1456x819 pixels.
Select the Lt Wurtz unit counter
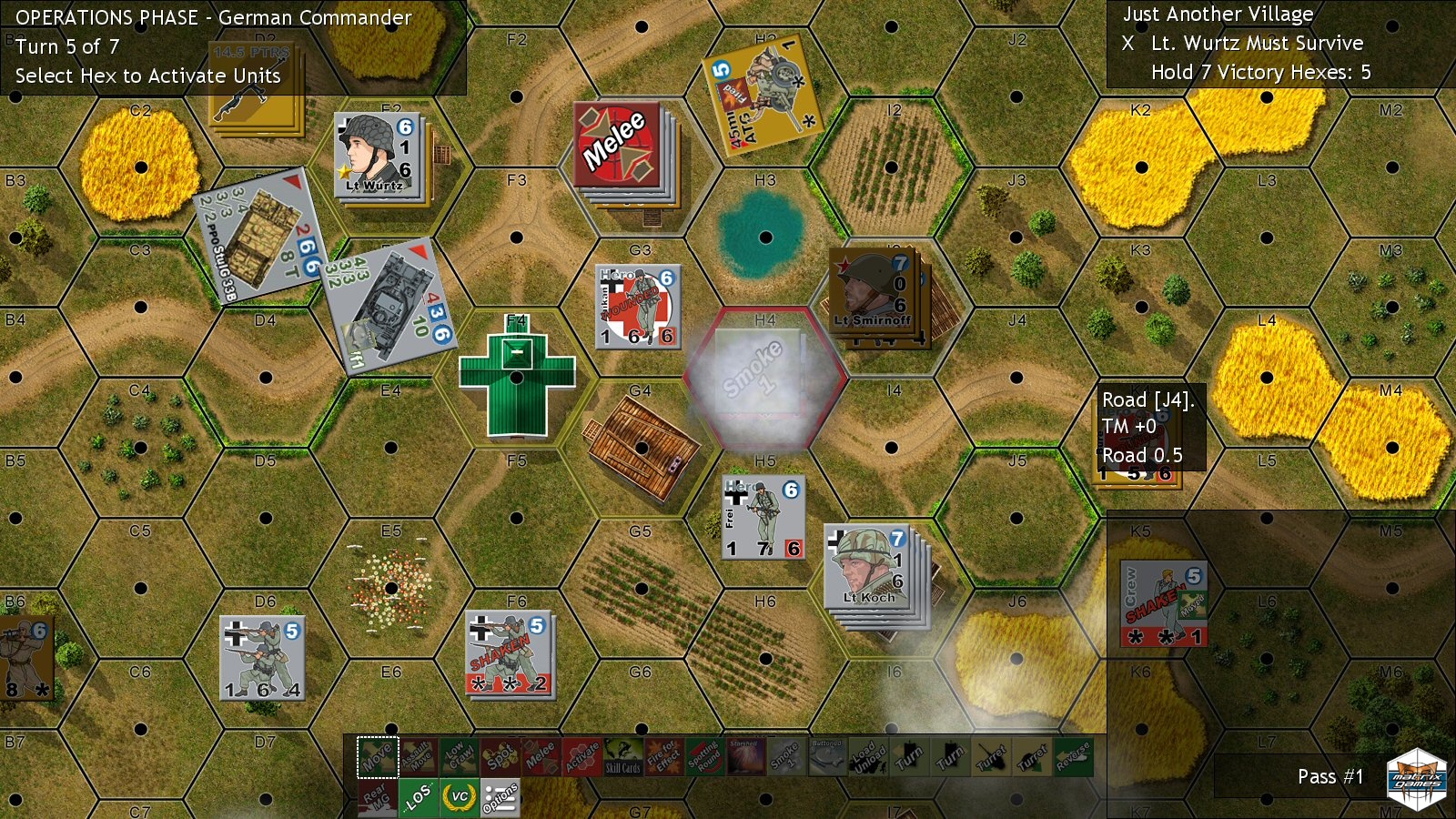click(x=376, y=155)
